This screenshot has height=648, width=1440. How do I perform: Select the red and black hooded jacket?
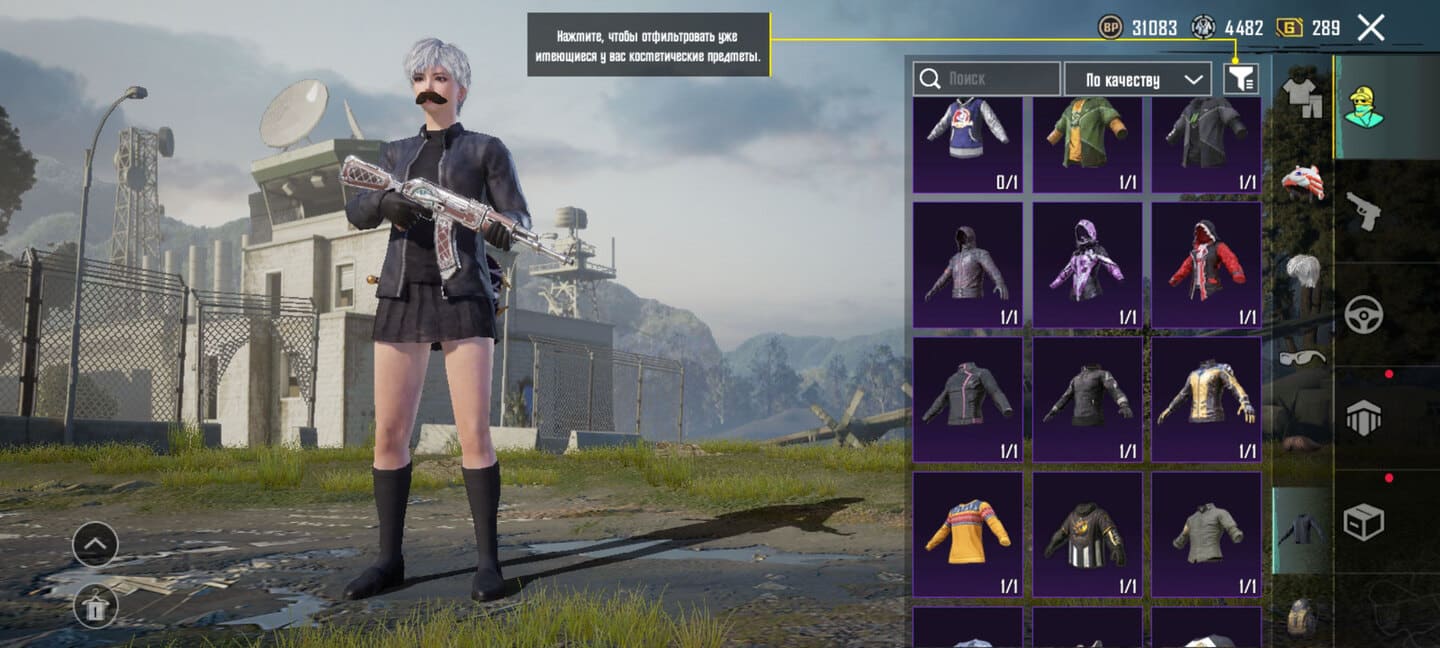1206,264
